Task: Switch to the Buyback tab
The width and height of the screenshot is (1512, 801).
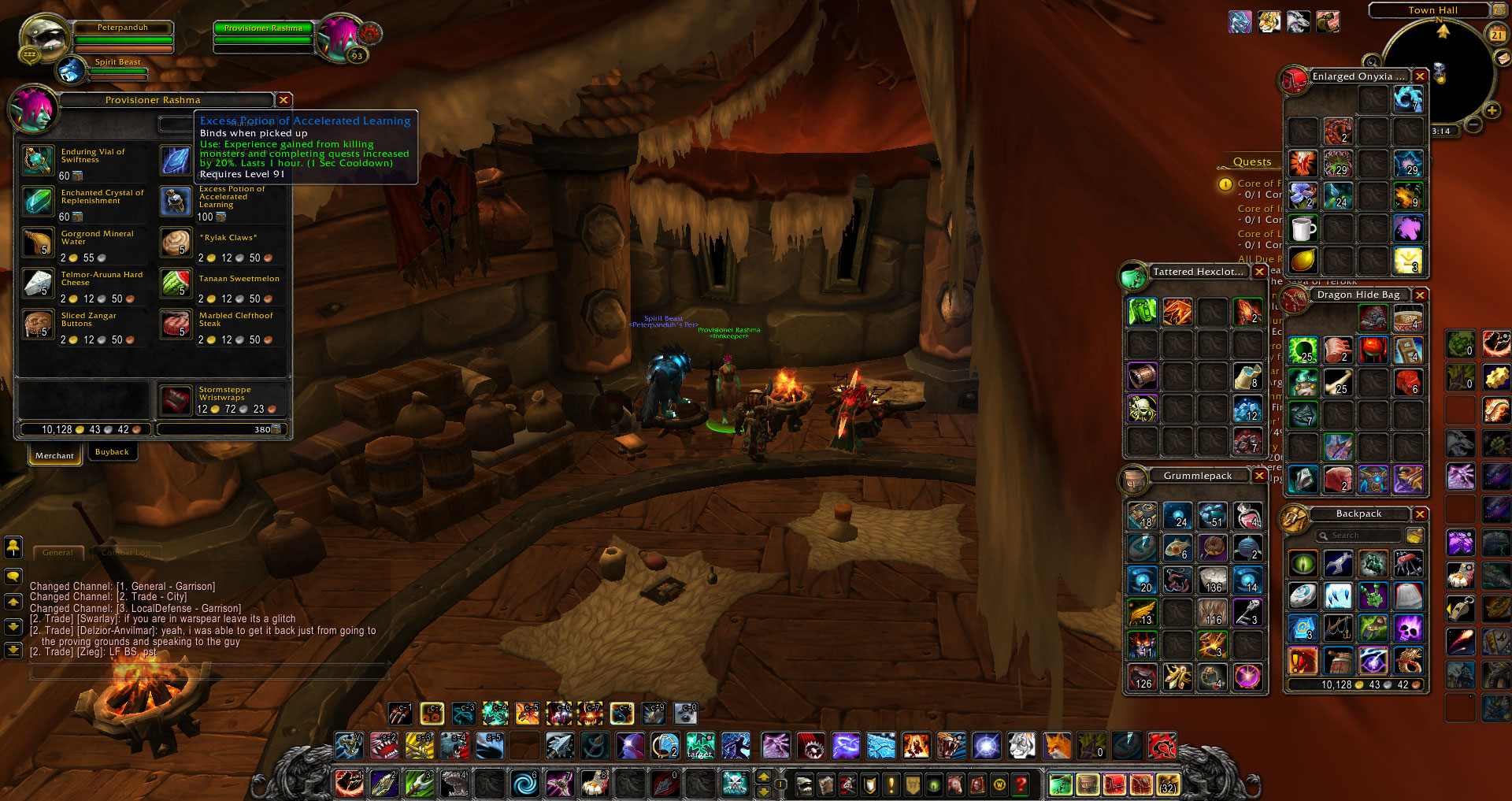Action: click(x=112, y=451)
